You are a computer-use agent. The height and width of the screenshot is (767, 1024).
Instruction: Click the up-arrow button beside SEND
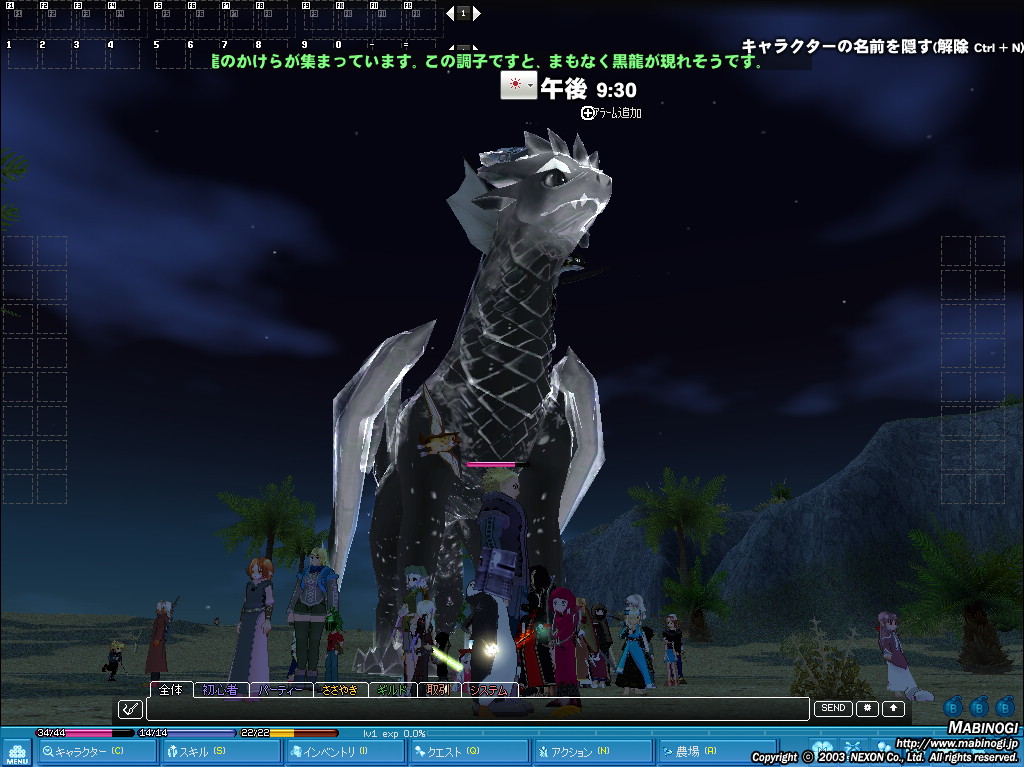click(892, 708)
